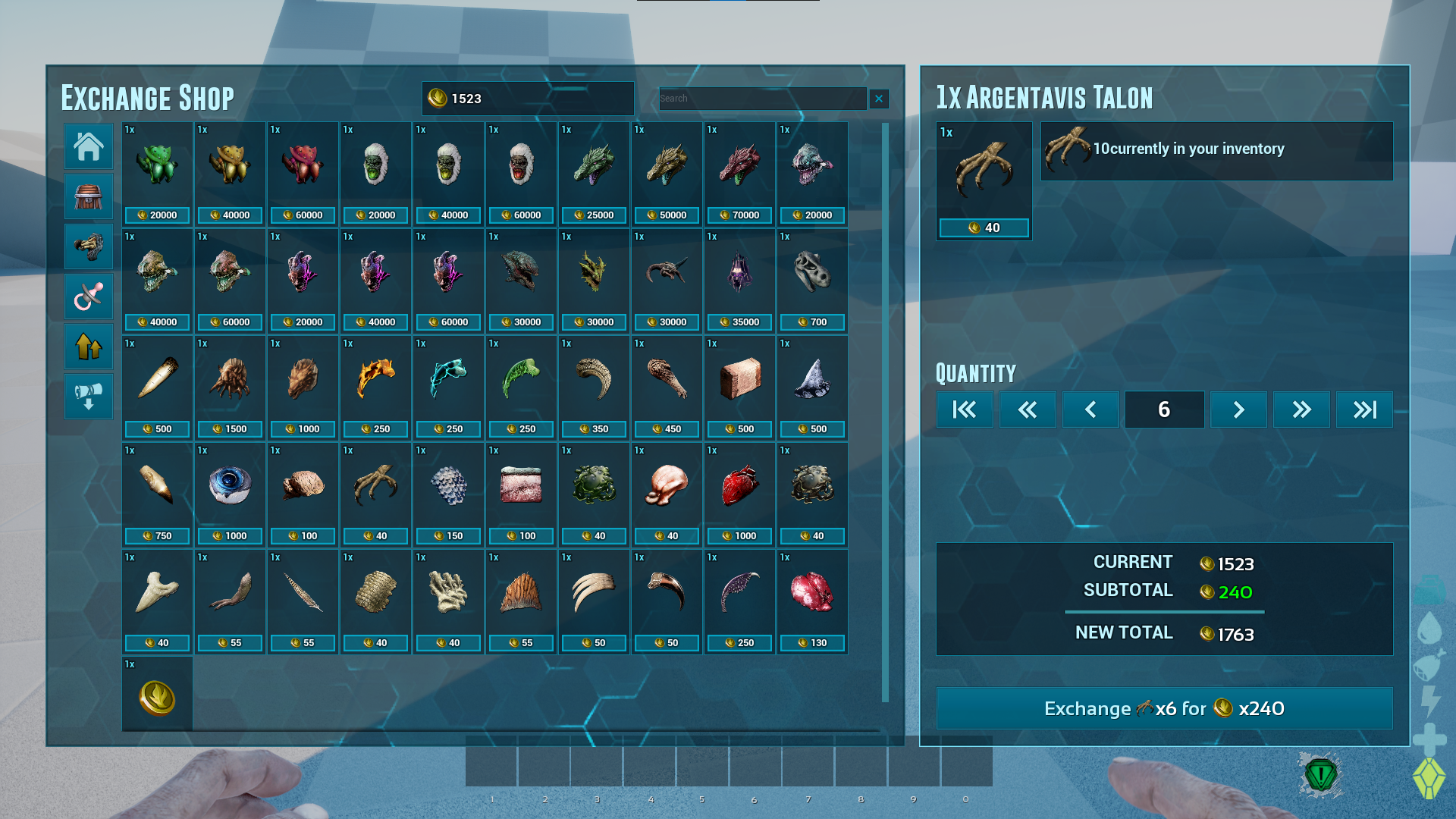
Task: Decrease quantity by one step
Action: 1090,409
